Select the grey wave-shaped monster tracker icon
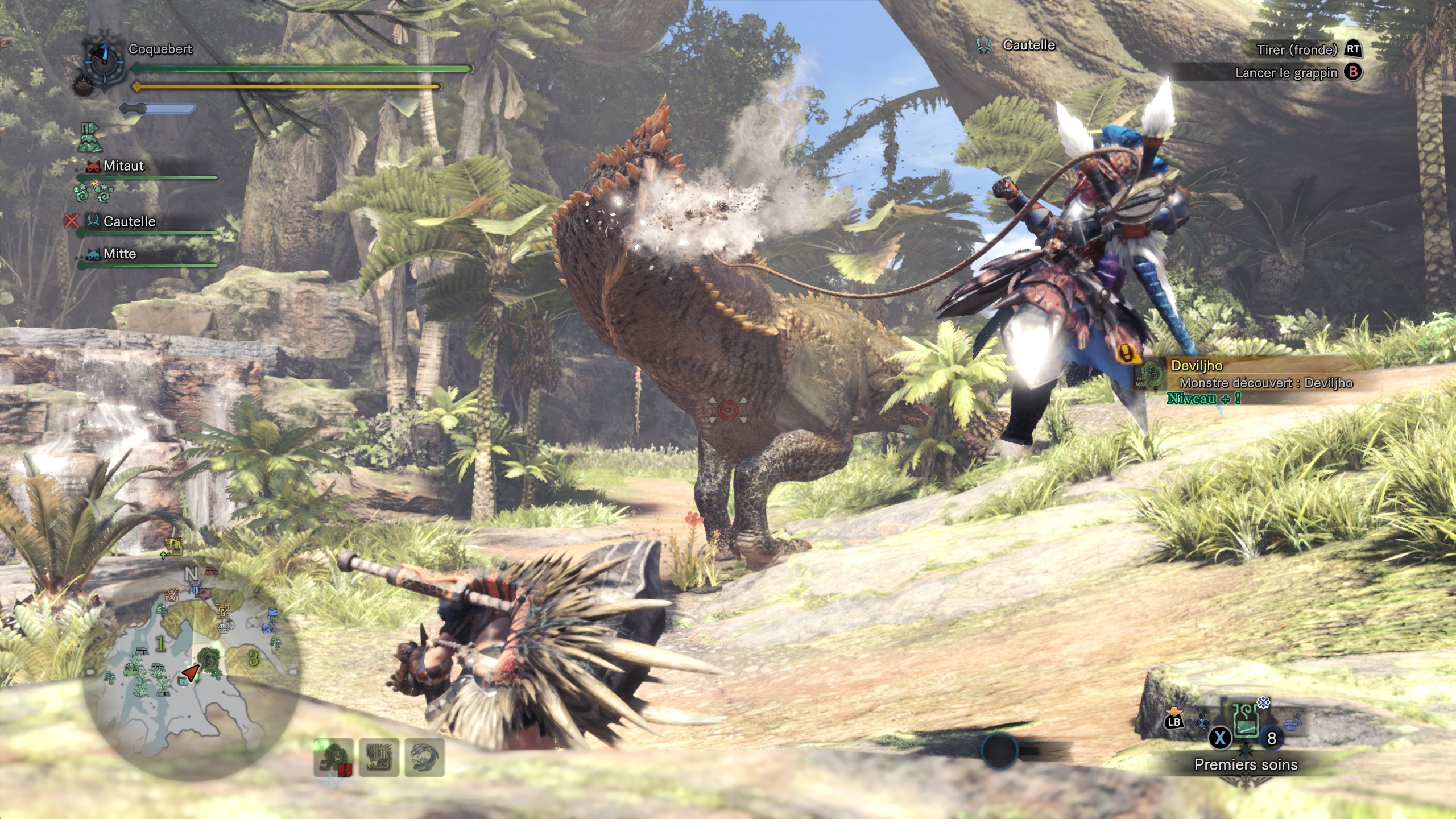 click(x=424, y=758)
